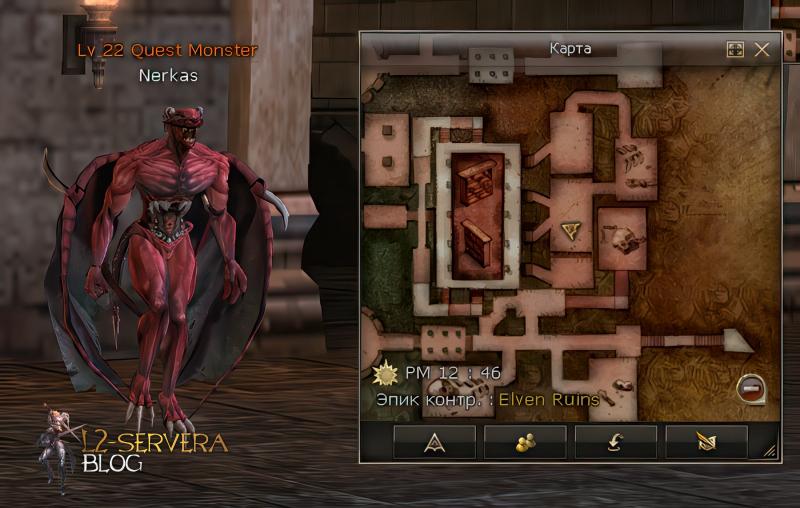Zoom out the map with minus button

click(748, 388)
